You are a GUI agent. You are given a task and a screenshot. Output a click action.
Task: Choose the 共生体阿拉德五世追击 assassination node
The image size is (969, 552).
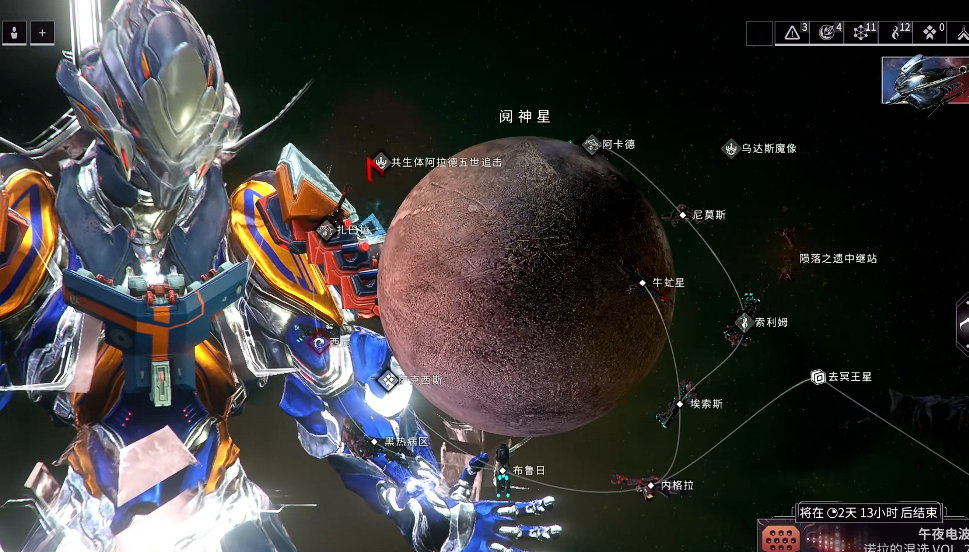pyautogui.click(x=380, y=161)
